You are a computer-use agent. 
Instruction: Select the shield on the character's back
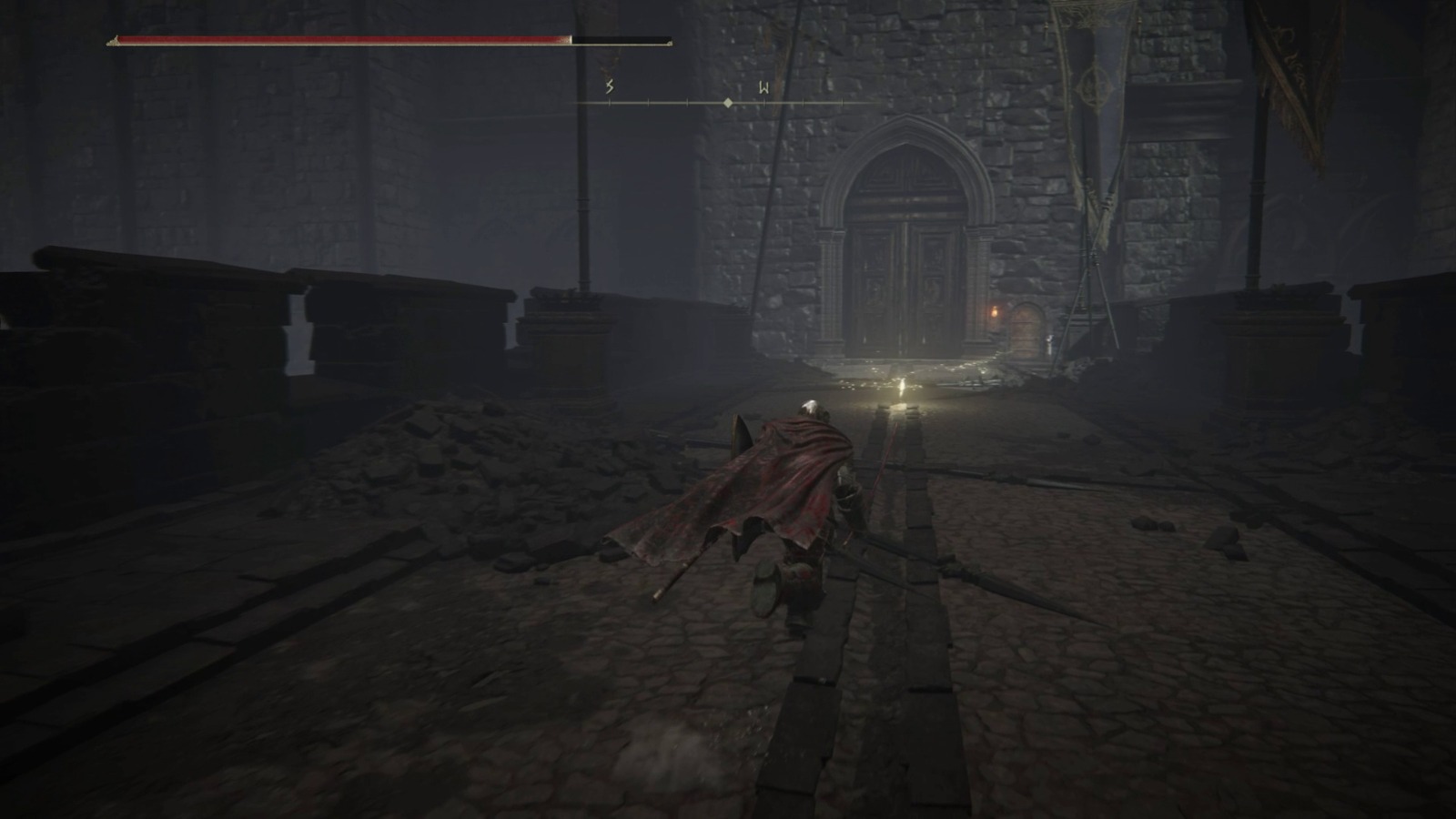pyautogui.click(x=739, y=435)
